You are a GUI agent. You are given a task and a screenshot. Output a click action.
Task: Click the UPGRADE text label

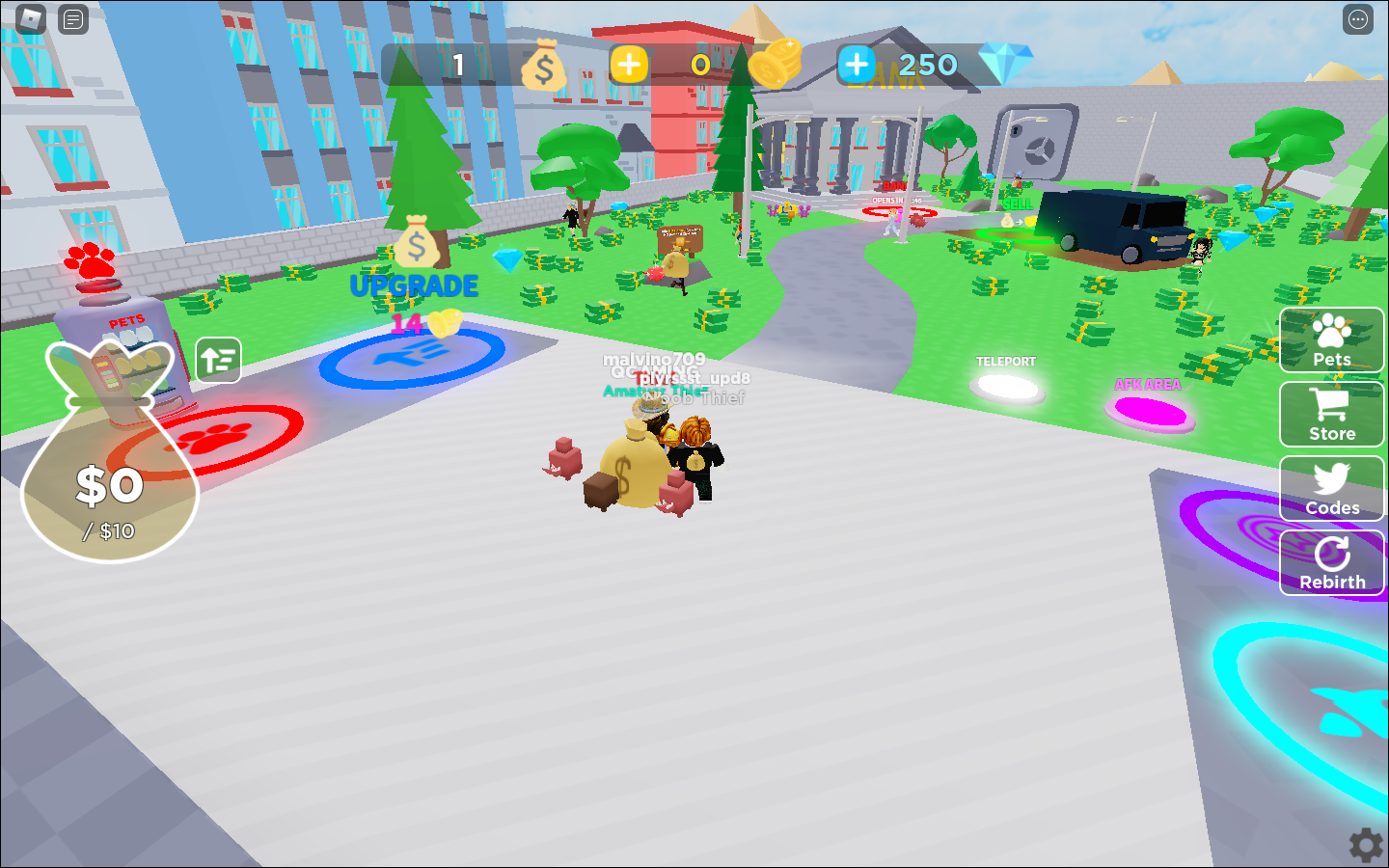point(414,285)
